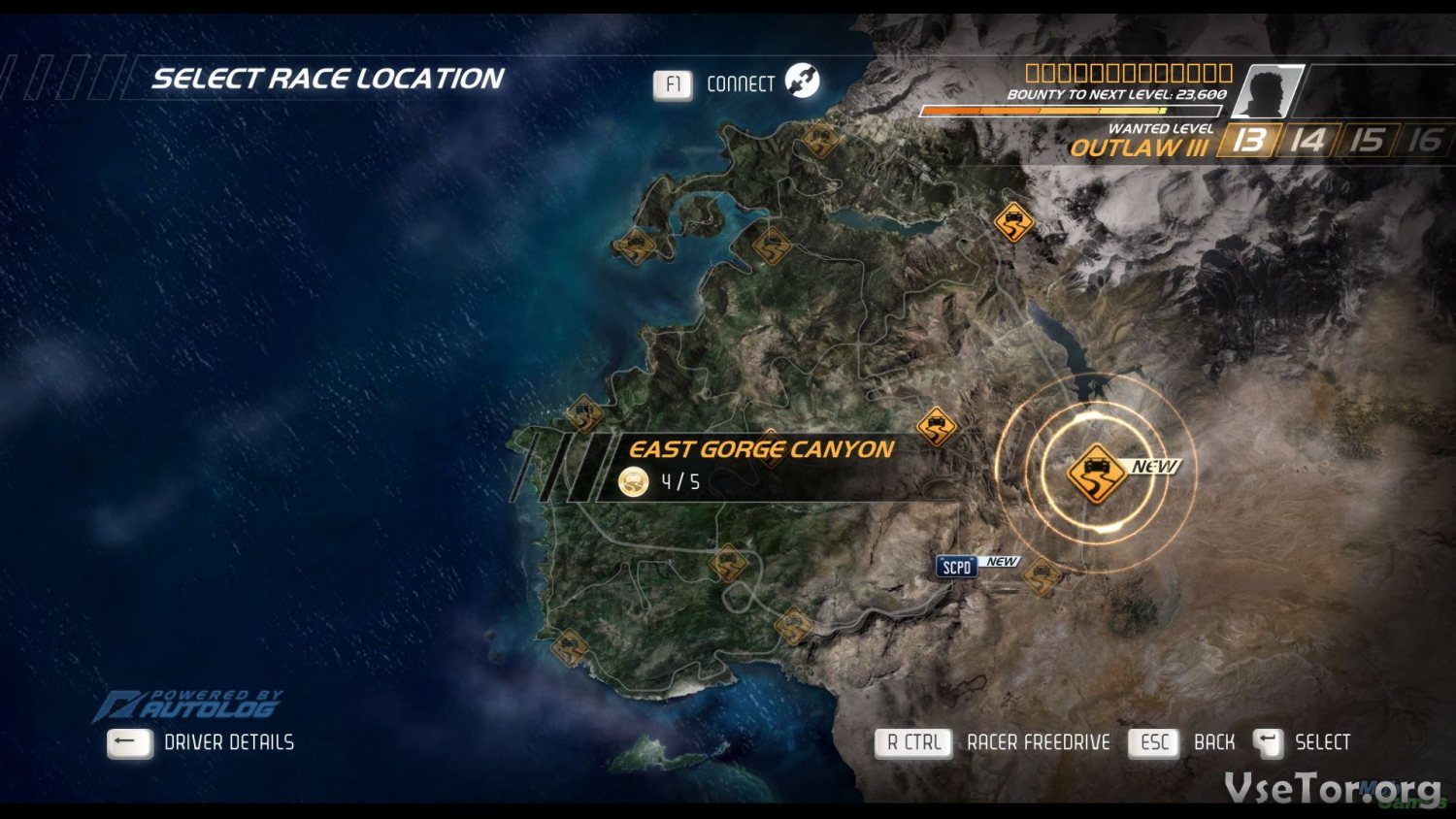Select the highlighted East Gorge Canyon race marker
This screenshot has height=819, width=1456.
(1096, 473)
